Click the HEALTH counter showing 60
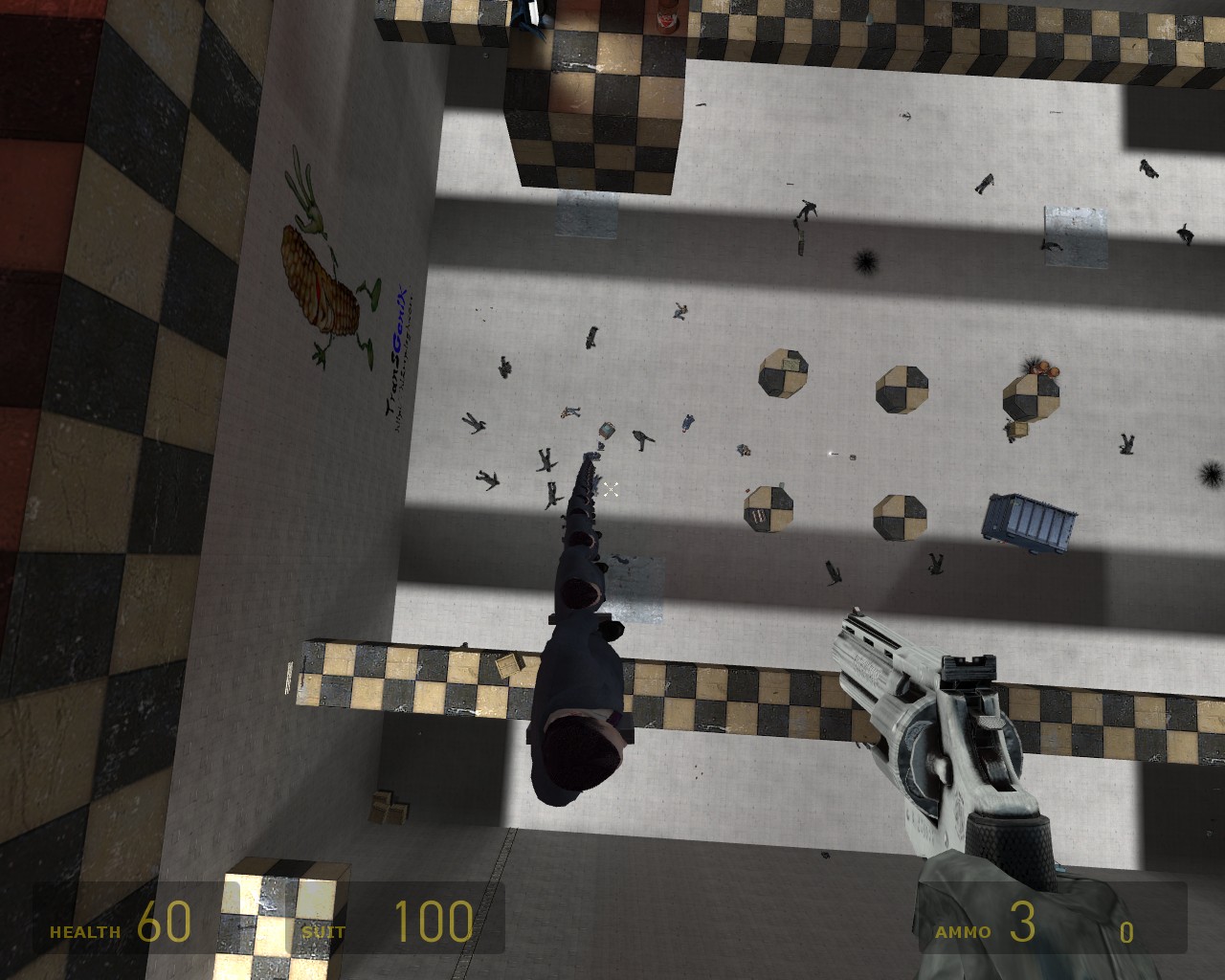This screenshot has height=980, width=1225. pyautogui.click(x=163, y=921)
